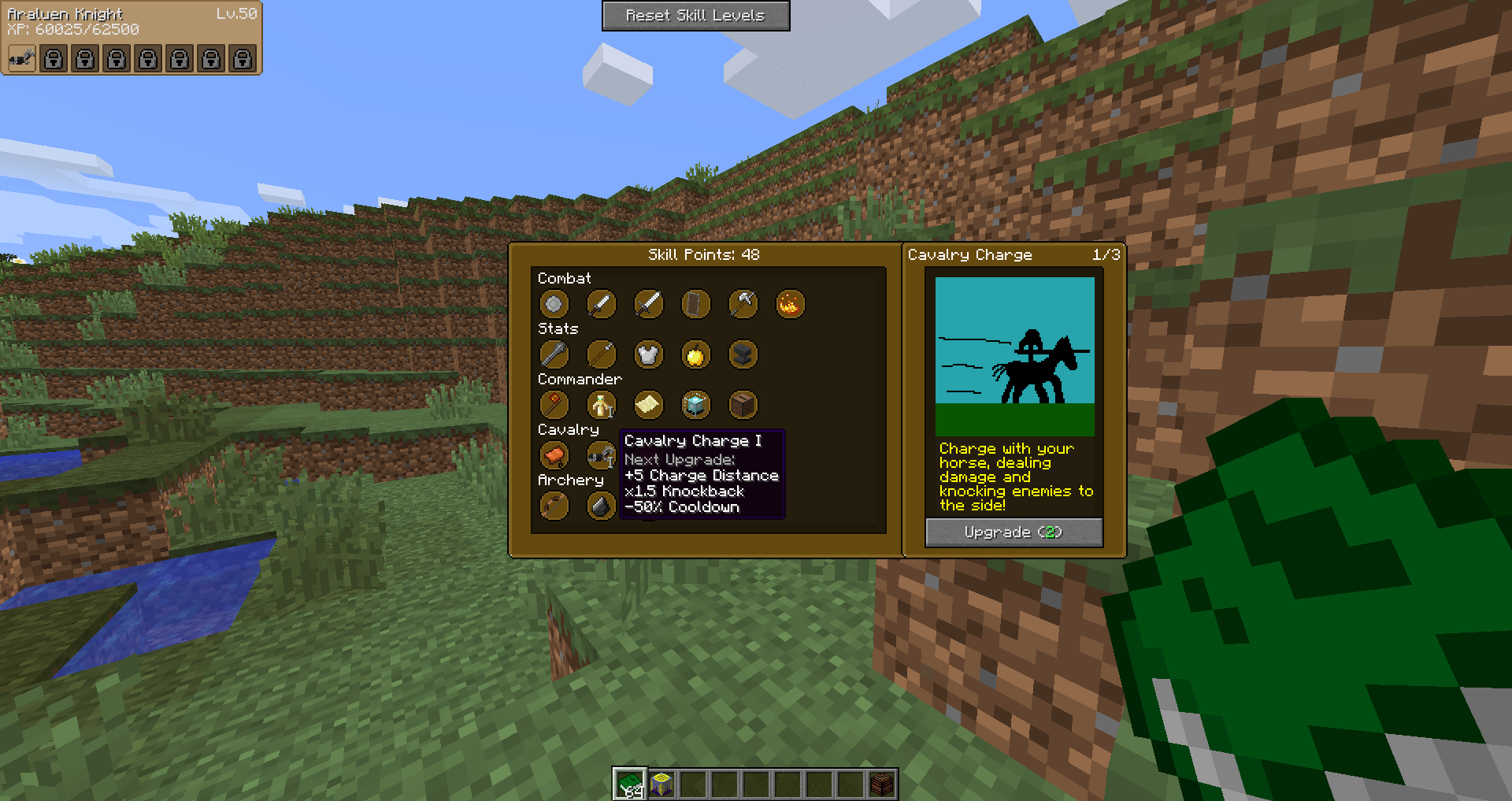
Task: View the Cavalry Charge artwork thumbnail
Action: coord(1014,354)
